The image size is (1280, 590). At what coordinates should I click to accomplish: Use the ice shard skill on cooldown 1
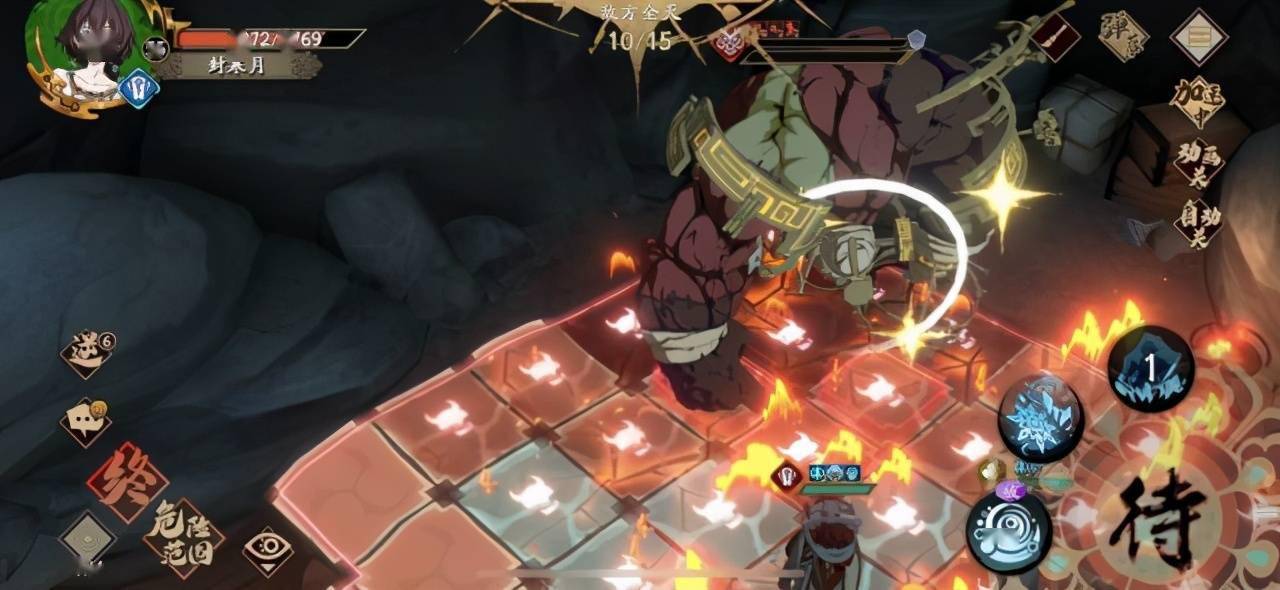(1150, 368)
